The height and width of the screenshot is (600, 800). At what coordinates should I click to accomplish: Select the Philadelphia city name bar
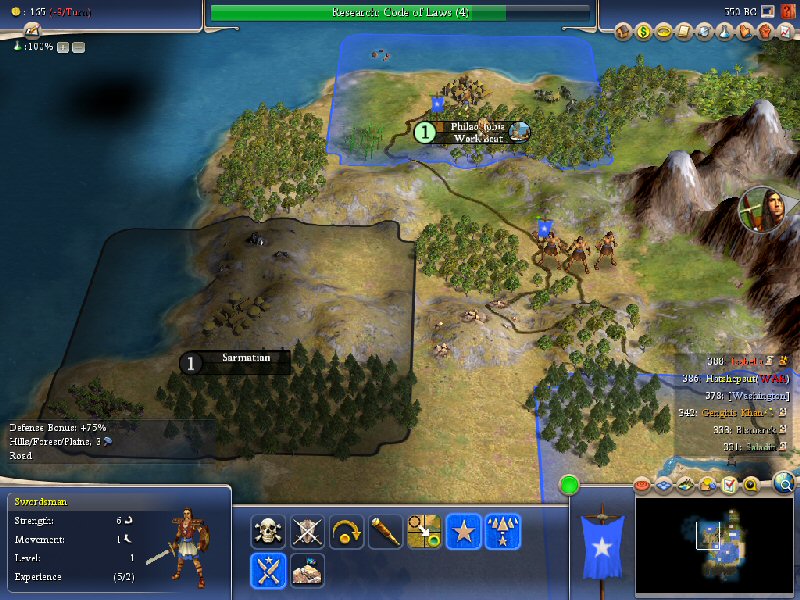click(x=477, y=132)
